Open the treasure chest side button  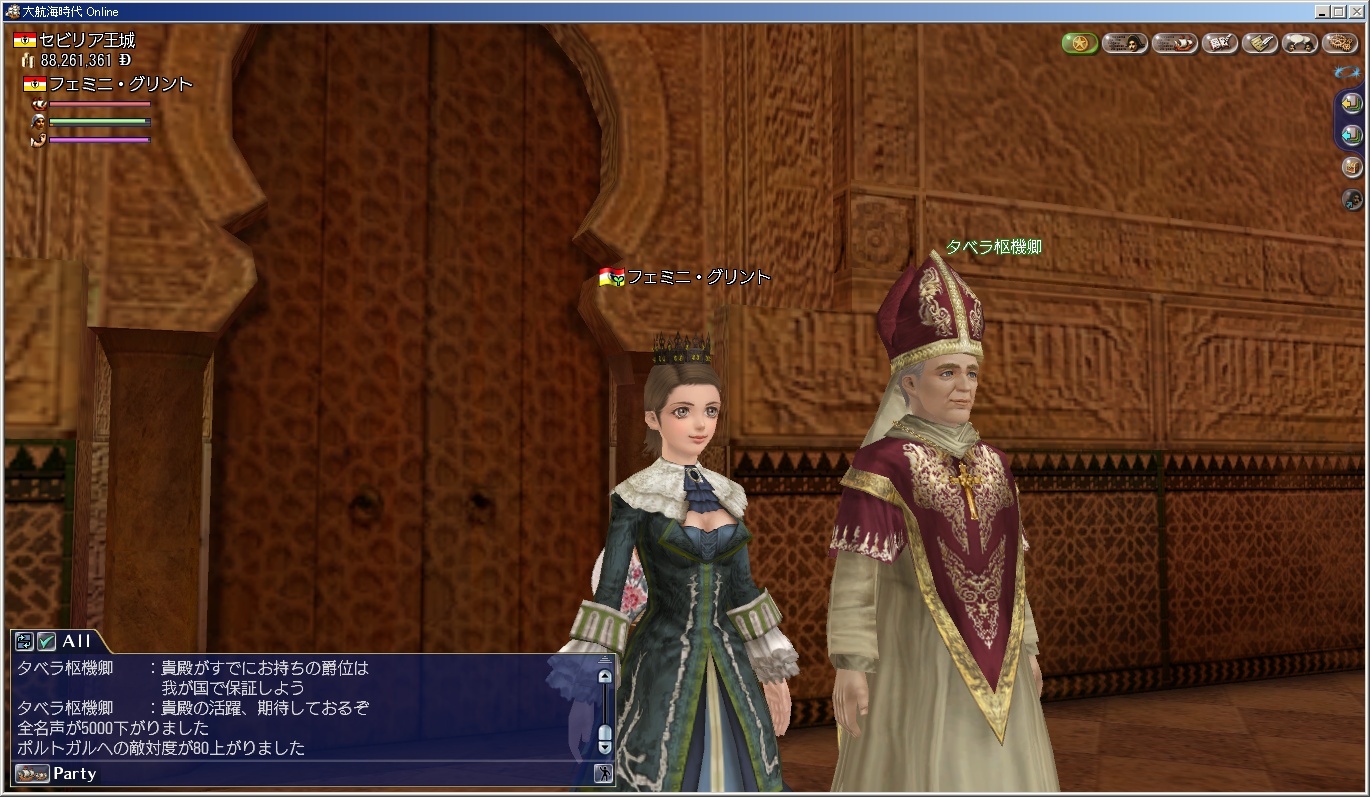pyautogui.click(x=1351, y=166)
